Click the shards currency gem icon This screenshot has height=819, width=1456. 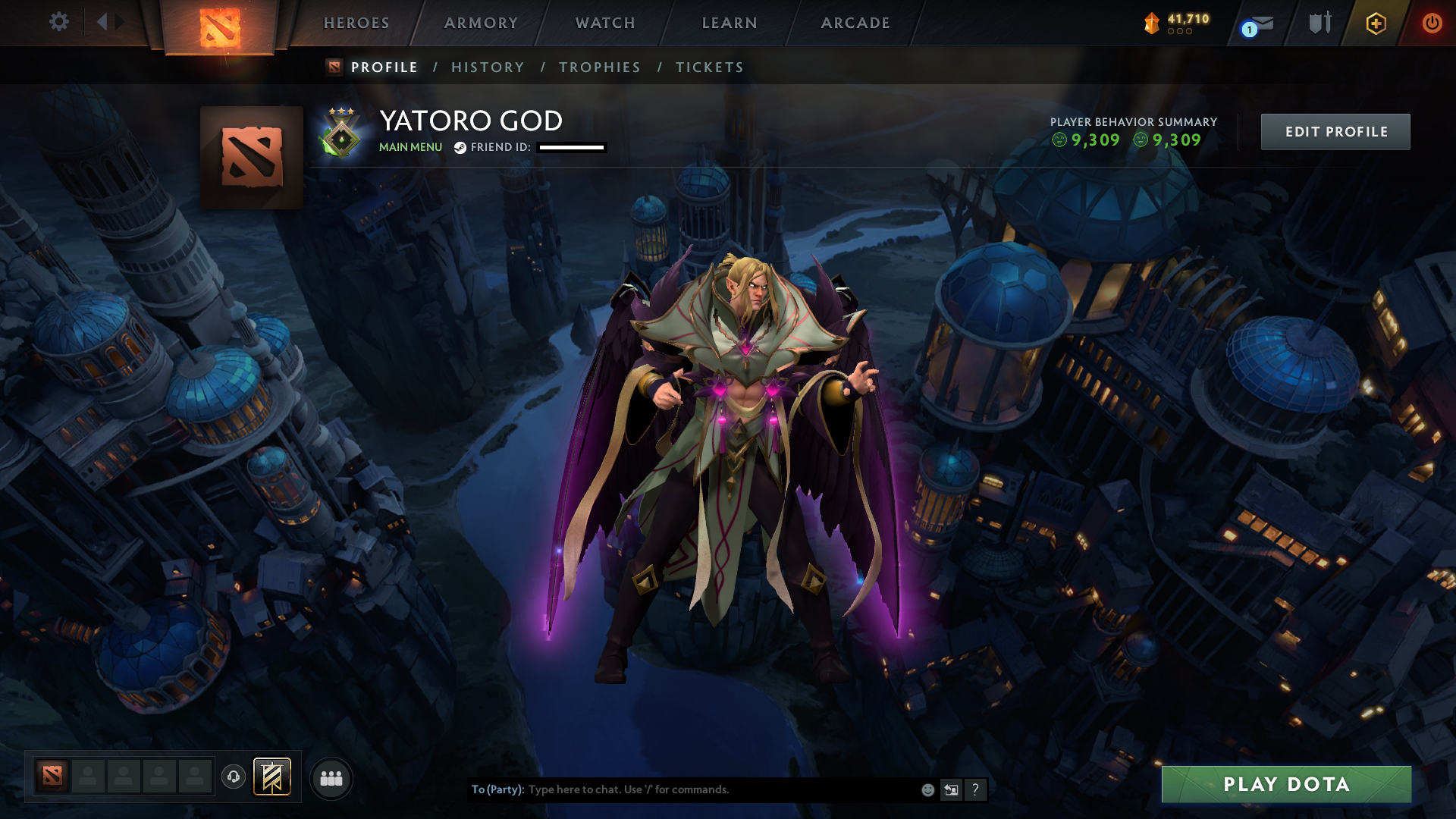1151,23
